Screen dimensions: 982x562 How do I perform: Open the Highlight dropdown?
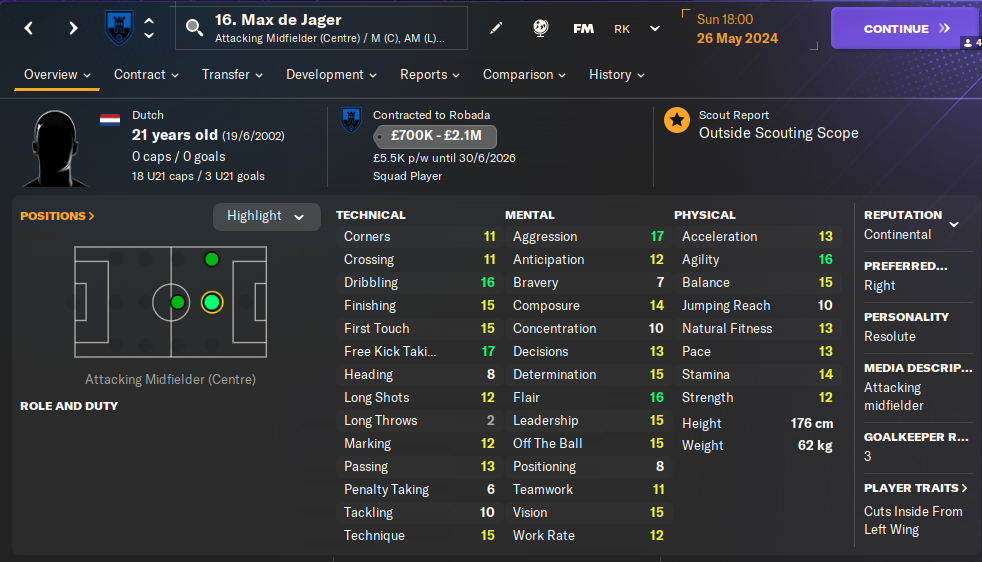[x=266, y=216]
